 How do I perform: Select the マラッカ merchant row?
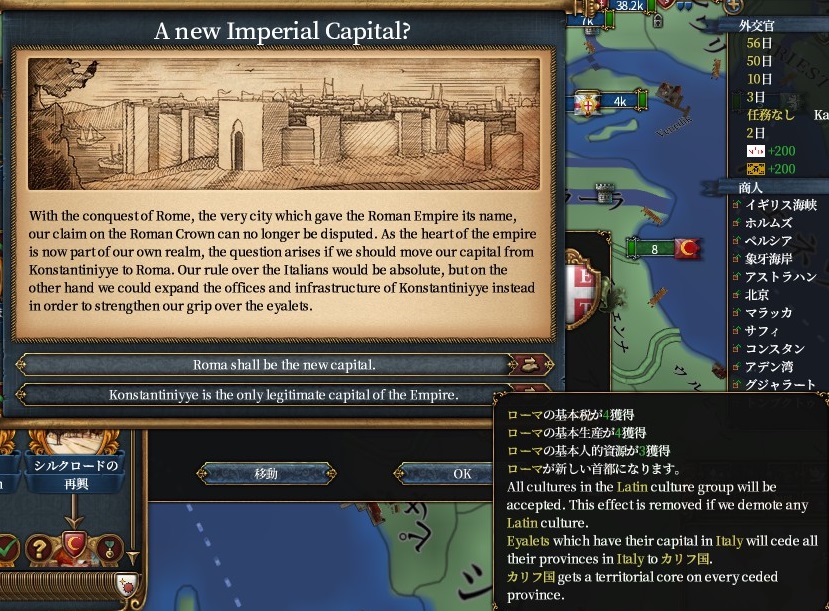coord(768,313)
